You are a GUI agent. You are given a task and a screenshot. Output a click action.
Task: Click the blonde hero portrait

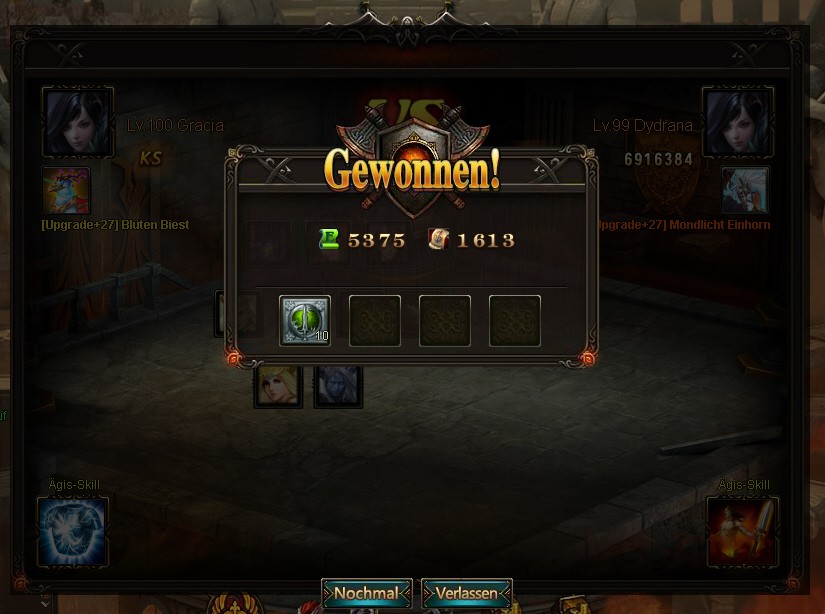pos(278,386)
